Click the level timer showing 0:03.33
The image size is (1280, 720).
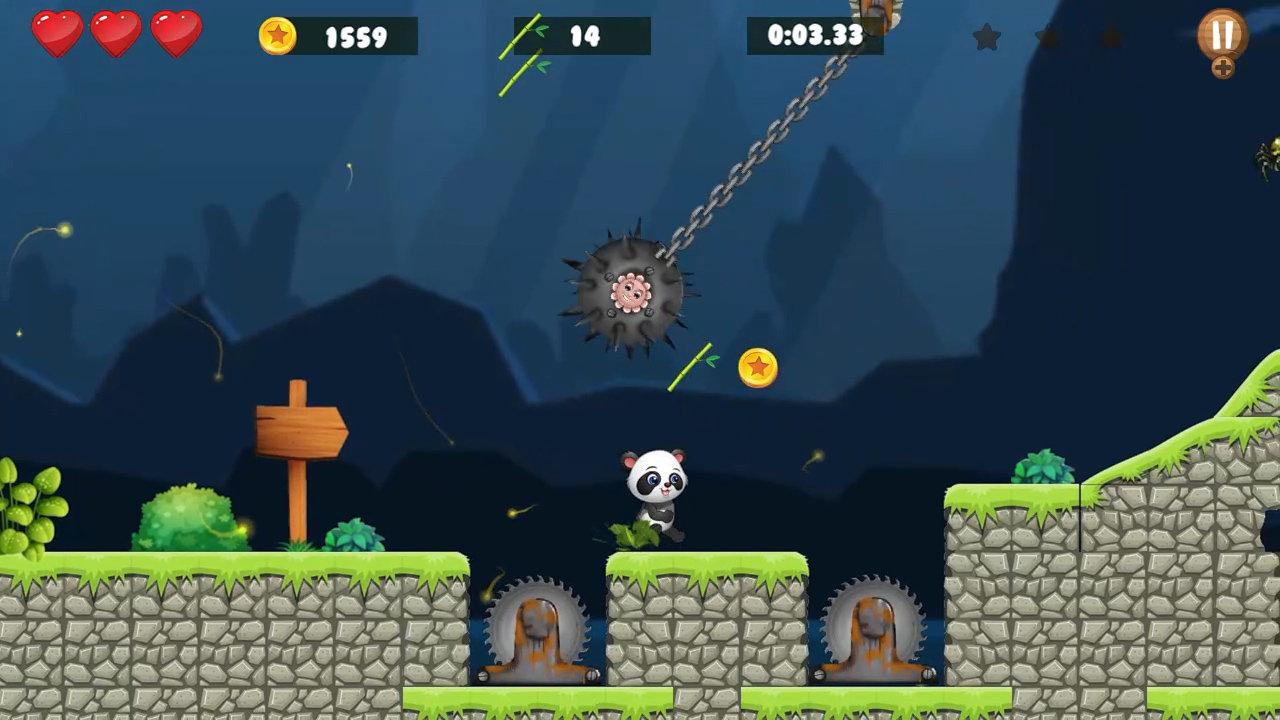817,36
